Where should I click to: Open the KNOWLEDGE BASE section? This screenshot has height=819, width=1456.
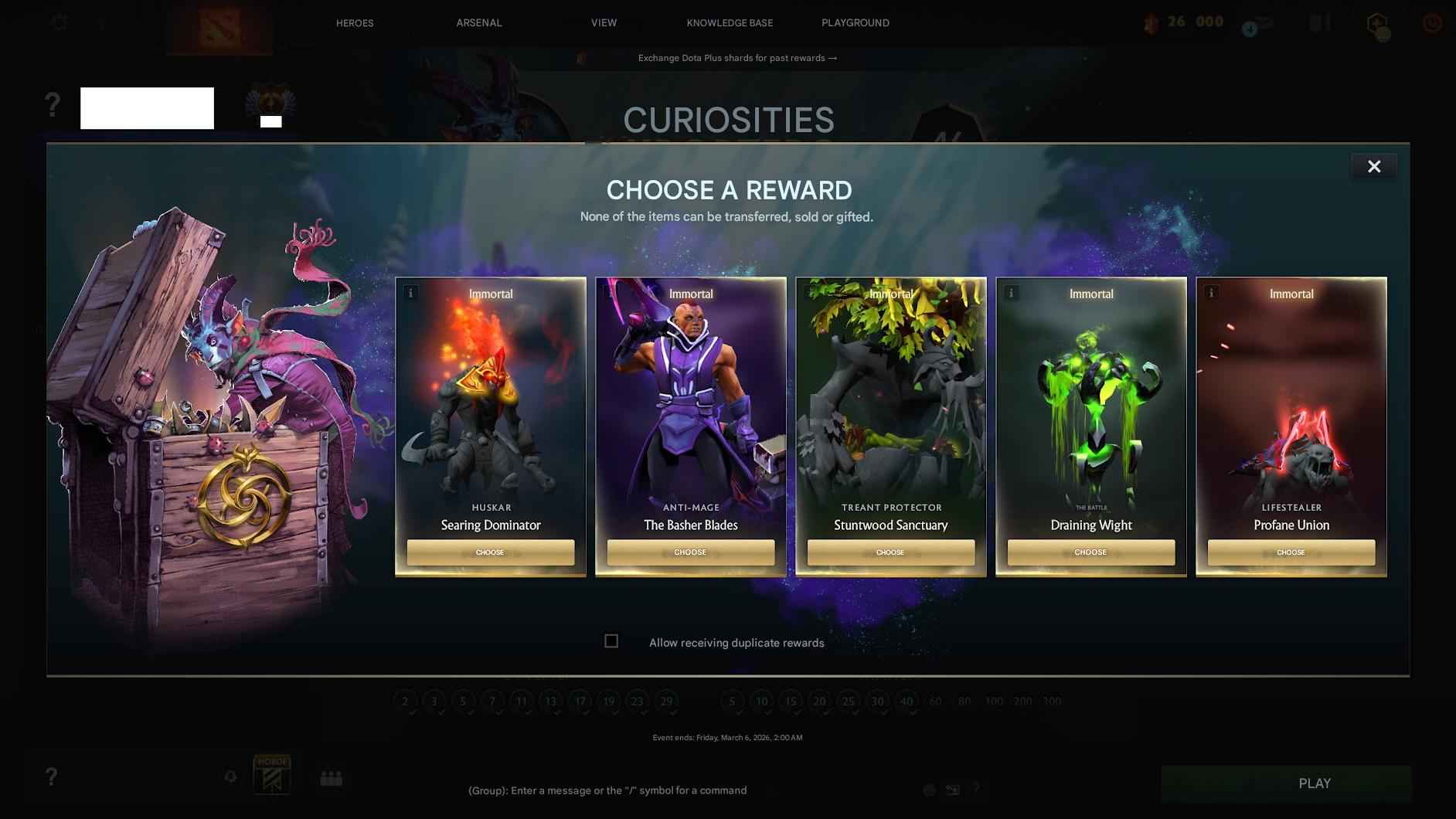point(729,22)
